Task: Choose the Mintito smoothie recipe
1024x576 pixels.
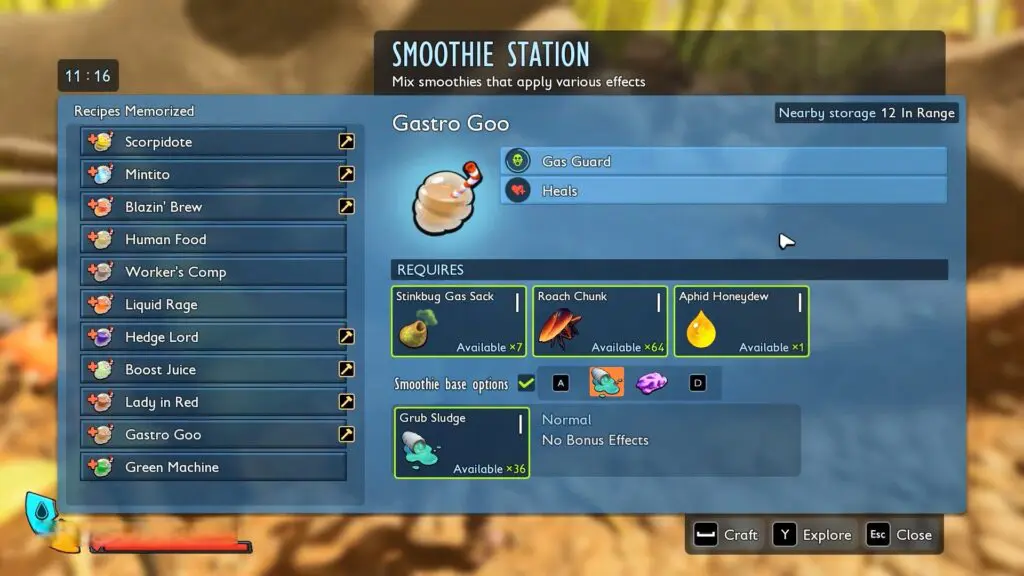Action: 213,174
